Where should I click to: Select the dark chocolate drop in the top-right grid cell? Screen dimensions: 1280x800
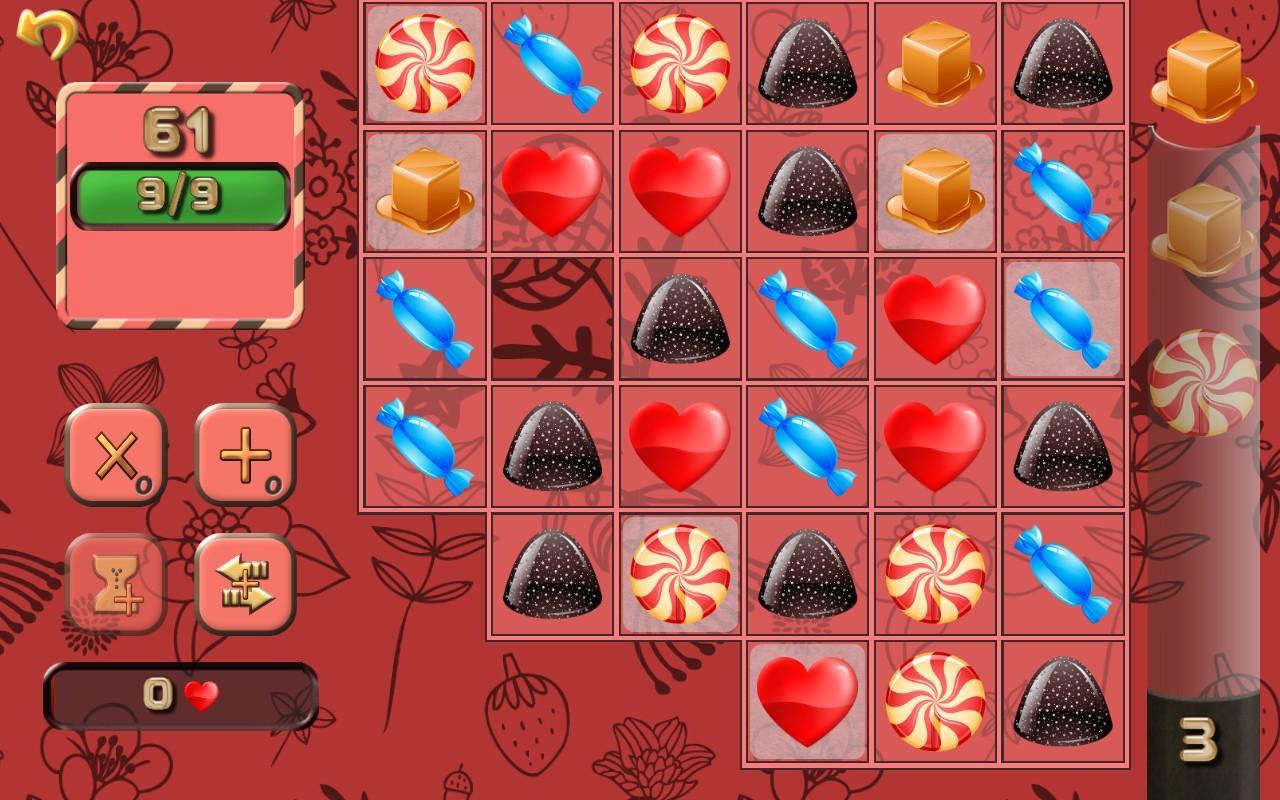pyautogui.click(x=1060, y=62)
